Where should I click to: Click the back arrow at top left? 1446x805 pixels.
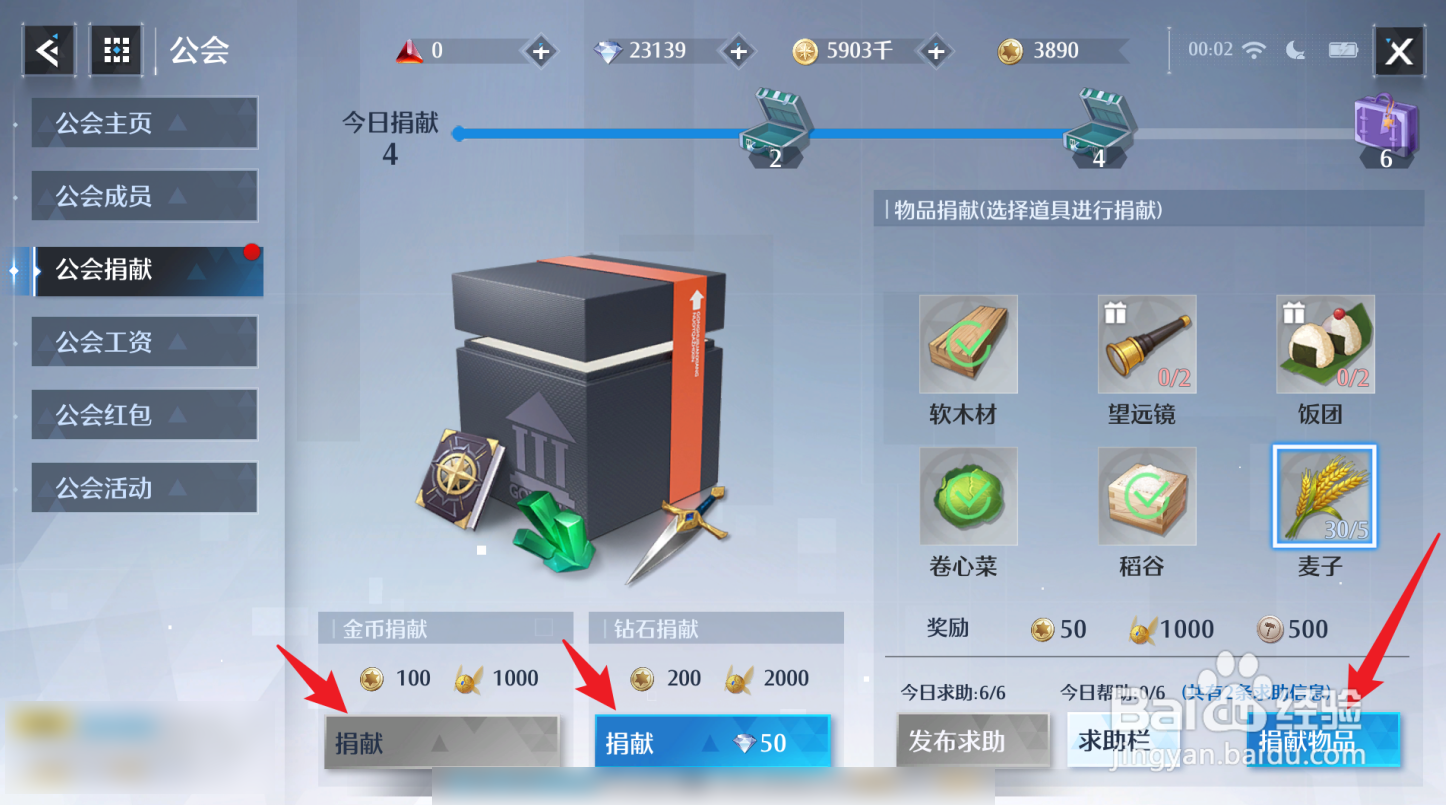coord(48,49)
